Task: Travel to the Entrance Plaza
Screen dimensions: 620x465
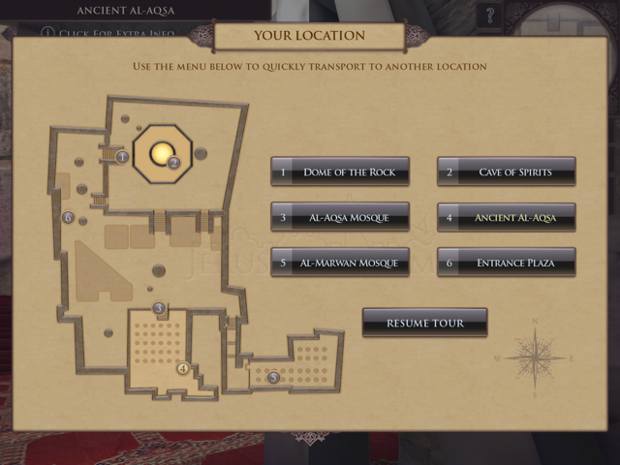Action: pyautogui.click(x=506, y=263)
